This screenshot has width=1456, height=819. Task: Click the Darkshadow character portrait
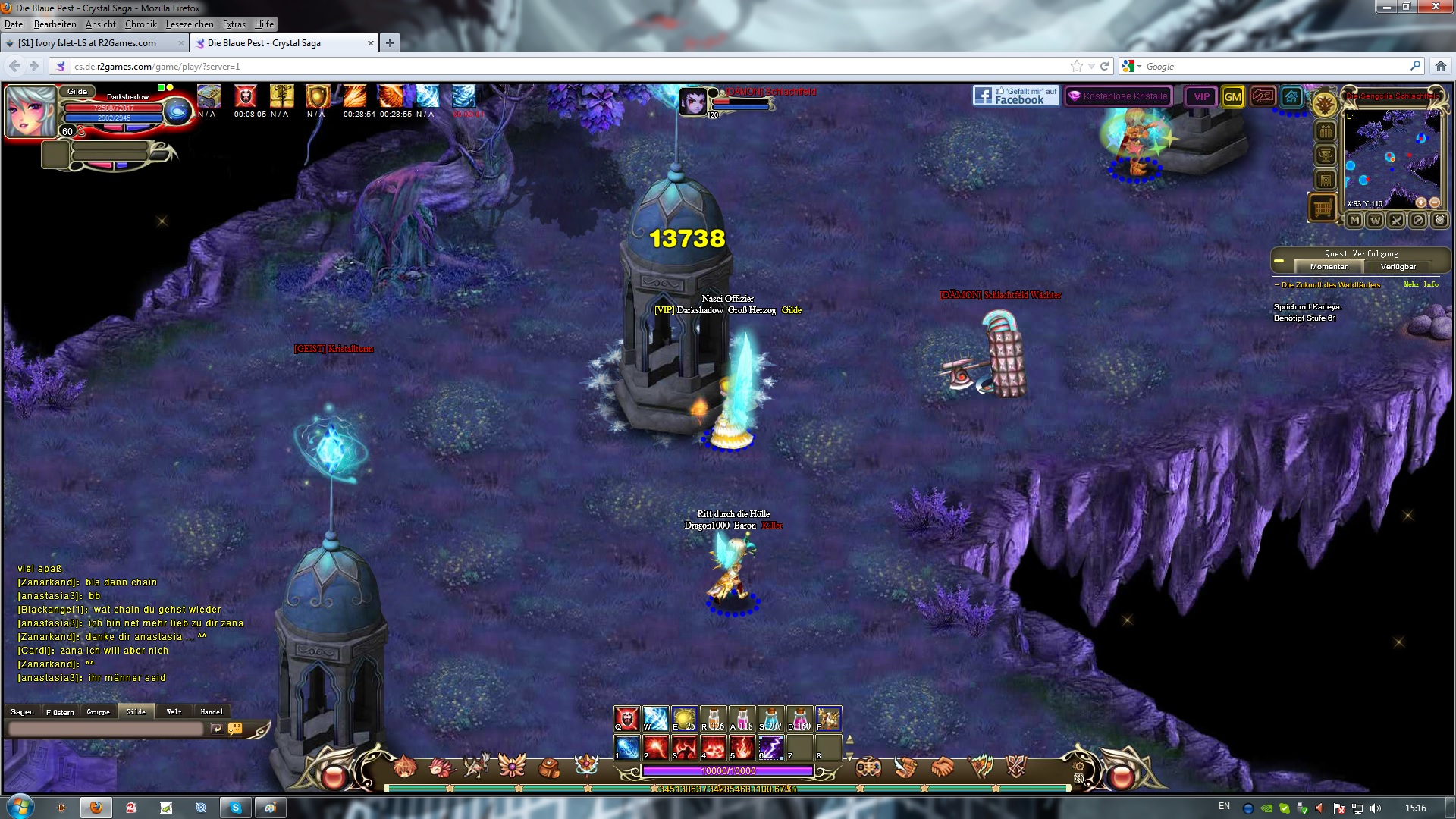click(x=31, y=111)
